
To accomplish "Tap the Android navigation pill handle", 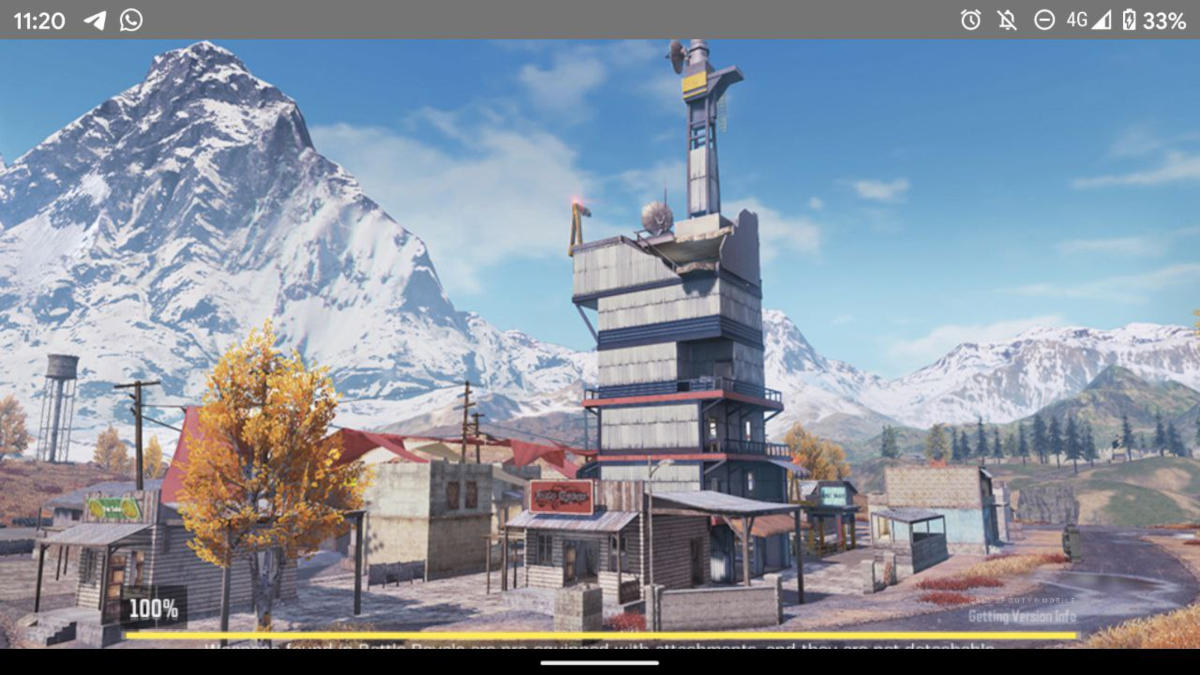I will 600,662.
